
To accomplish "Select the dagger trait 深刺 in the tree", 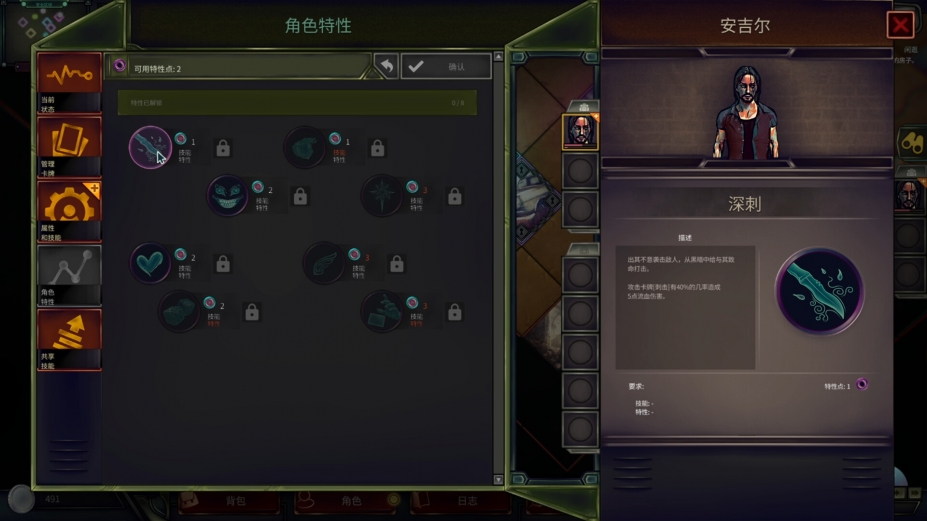I will coord(150,148).
